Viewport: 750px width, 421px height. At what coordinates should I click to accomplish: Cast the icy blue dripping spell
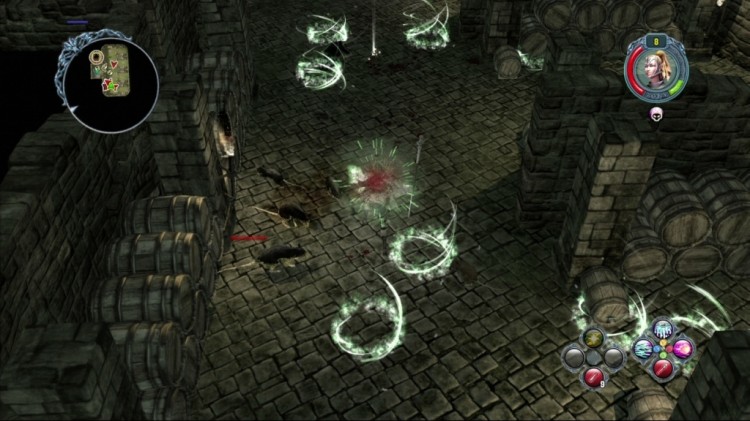click(663, 330)
